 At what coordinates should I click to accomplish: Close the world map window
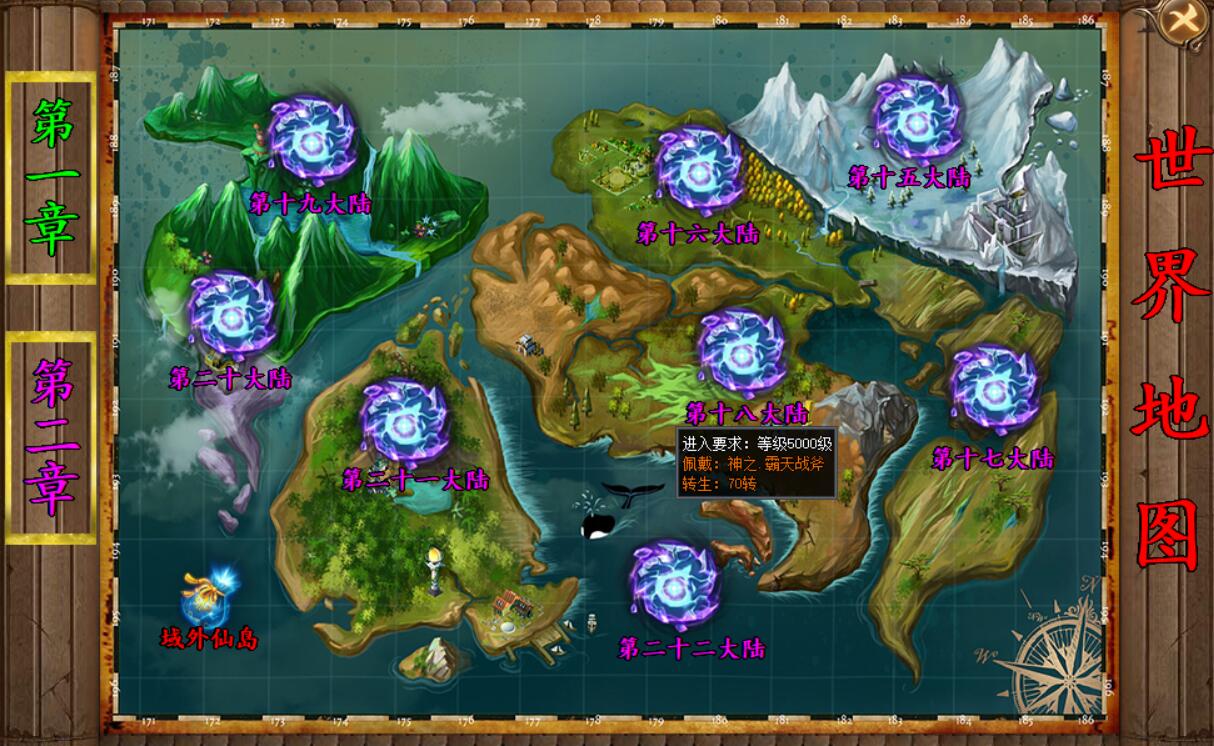(x=1185, y=19)
